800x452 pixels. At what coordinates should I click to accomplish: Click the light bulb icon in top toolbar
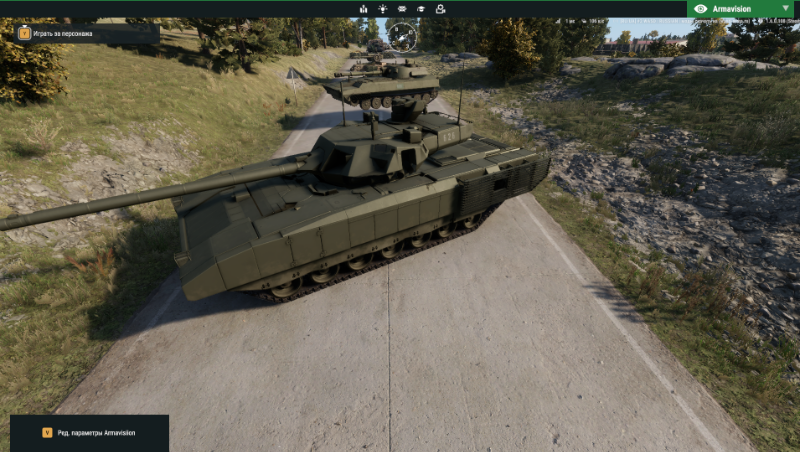click(382, 9)
